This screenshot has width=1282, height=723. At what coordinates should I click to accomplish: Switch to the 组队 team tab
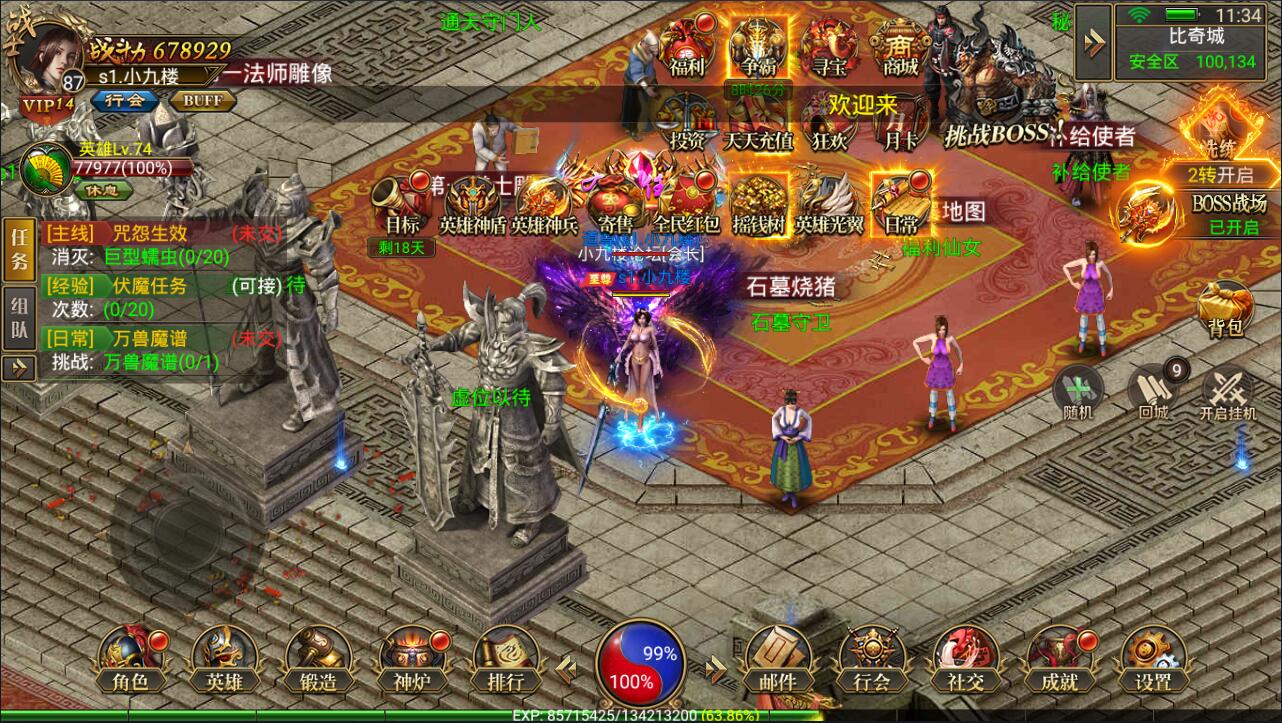[x=18, y=318]
